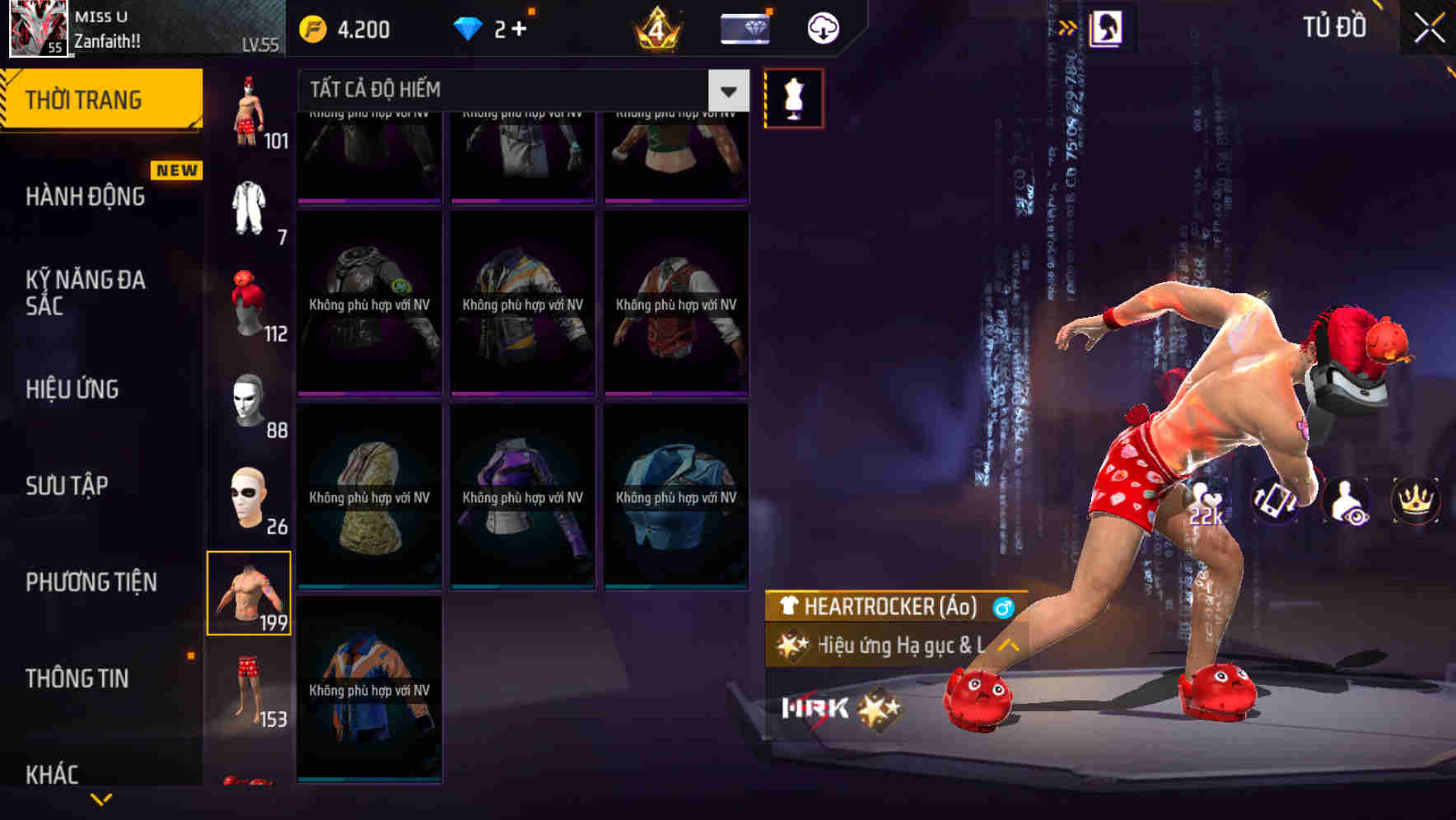
Task: Expand the sidebar with the bottom down arrow
Action: click(x=101, y=797)
